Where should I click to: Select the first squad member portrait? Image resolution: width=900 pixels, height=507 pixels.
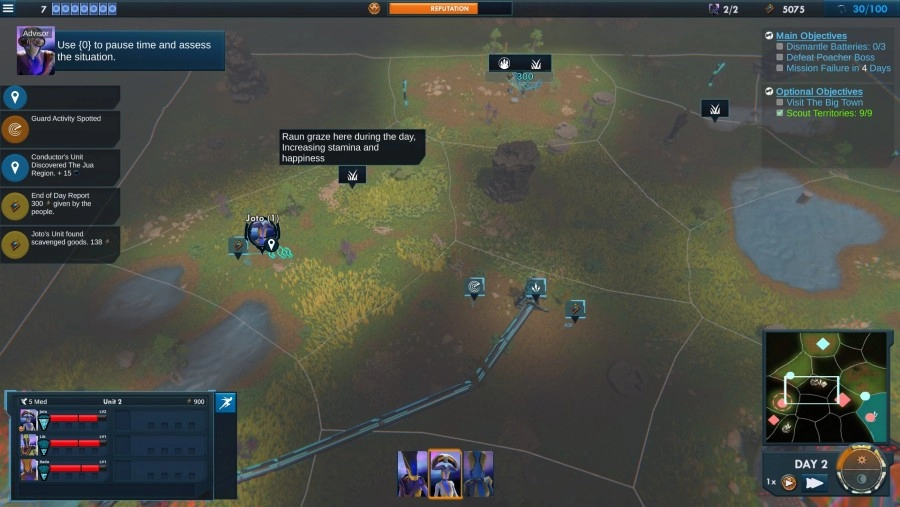click(x=28, y=419)
